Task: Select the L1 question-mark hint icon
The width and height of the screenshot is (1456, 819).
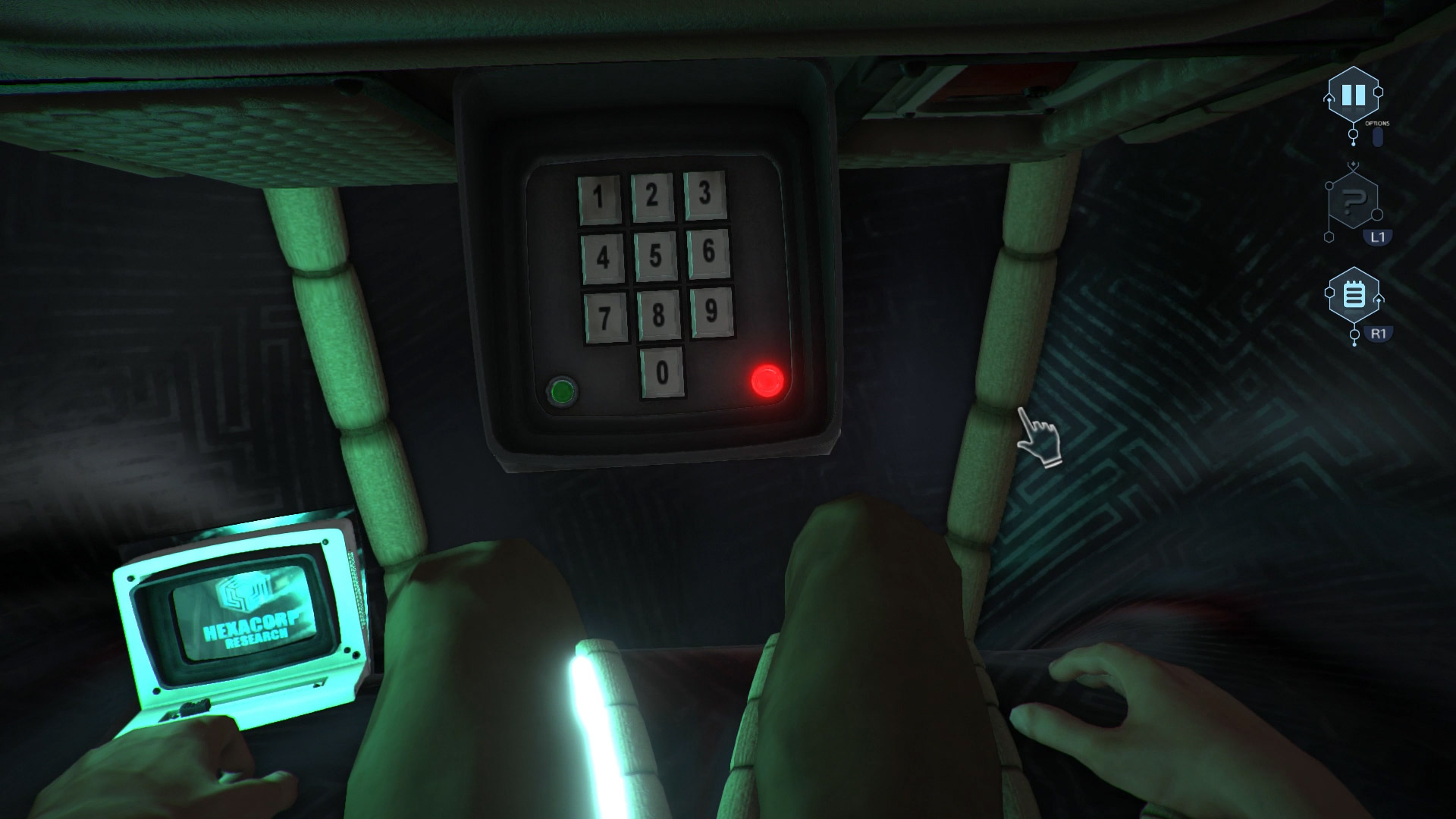Action: [x=1353, y=201]
